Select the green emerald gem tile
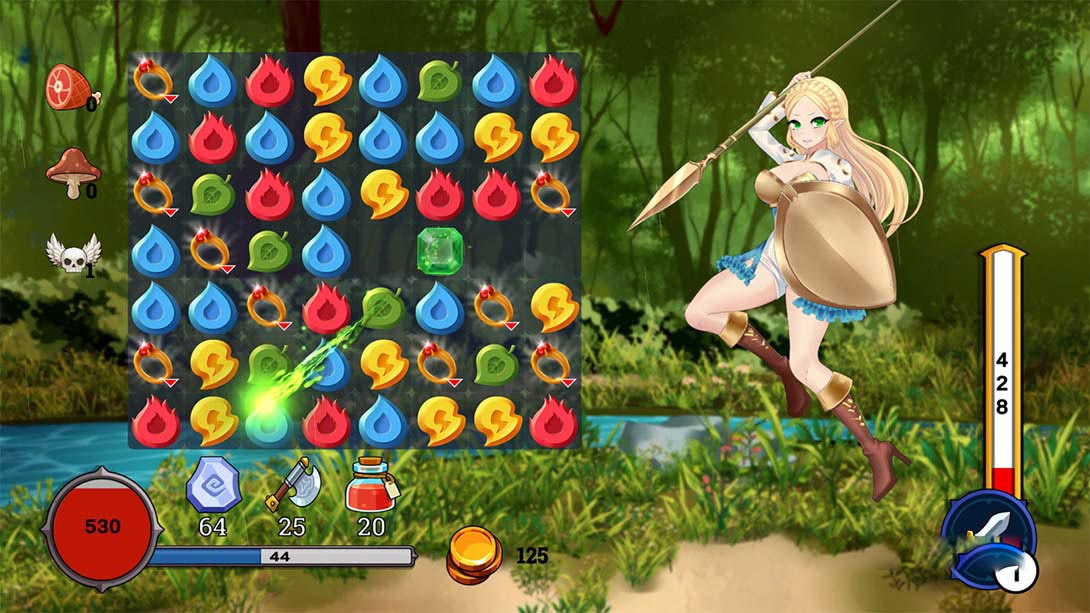Viewport: 1090px width, 613px height. point(439,249)
